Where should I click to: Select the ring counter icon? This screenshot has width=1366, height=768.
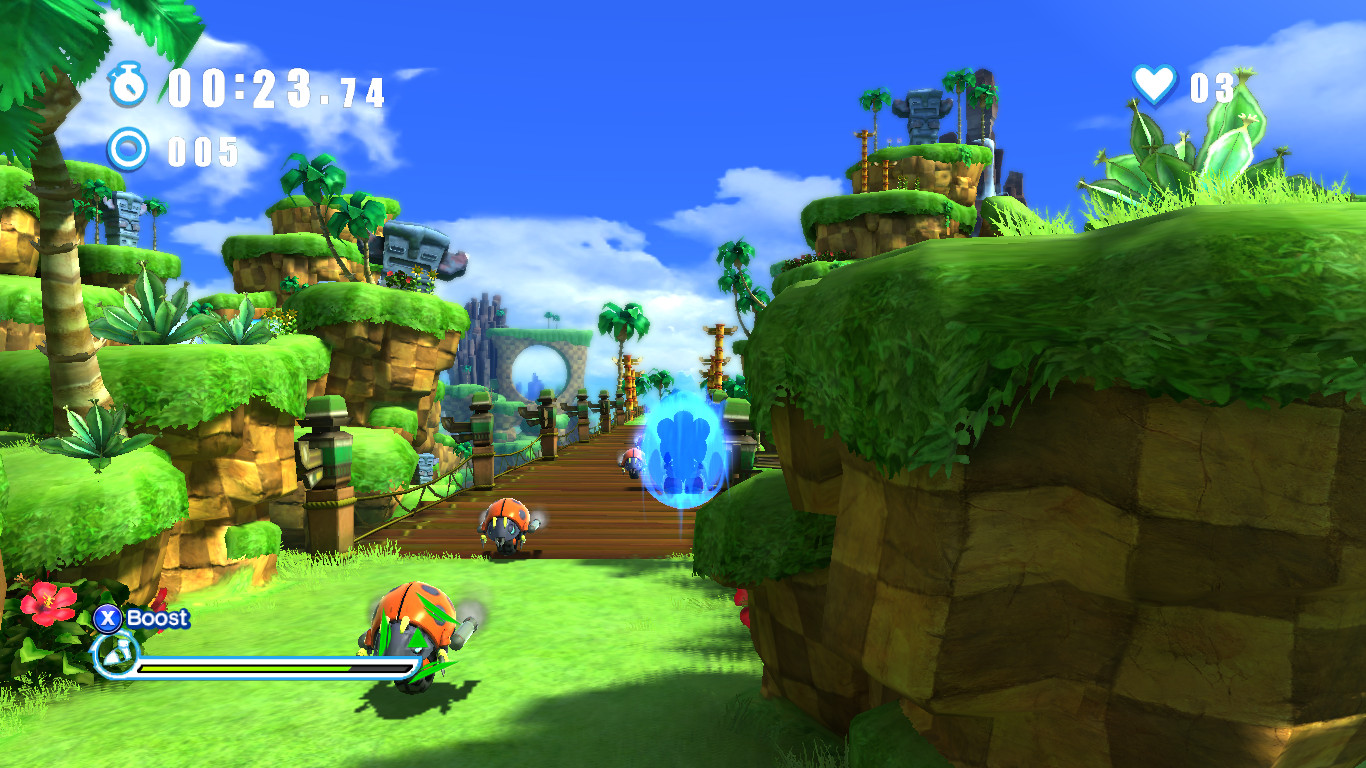coord(128,150)
